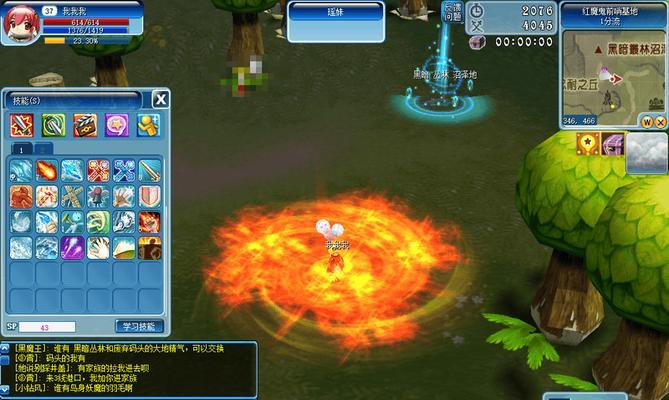
Task: Choose the green circular blade category icon
Action: [x=53, y=125]
